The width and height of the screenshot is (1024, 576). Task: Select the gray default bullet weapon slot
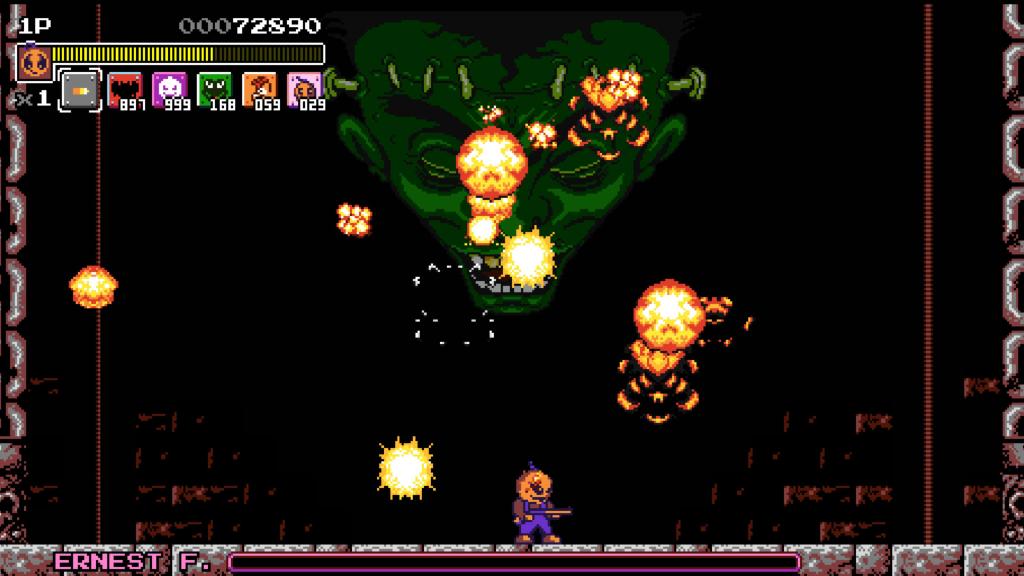pyautogui.click(x=80, y=90)
